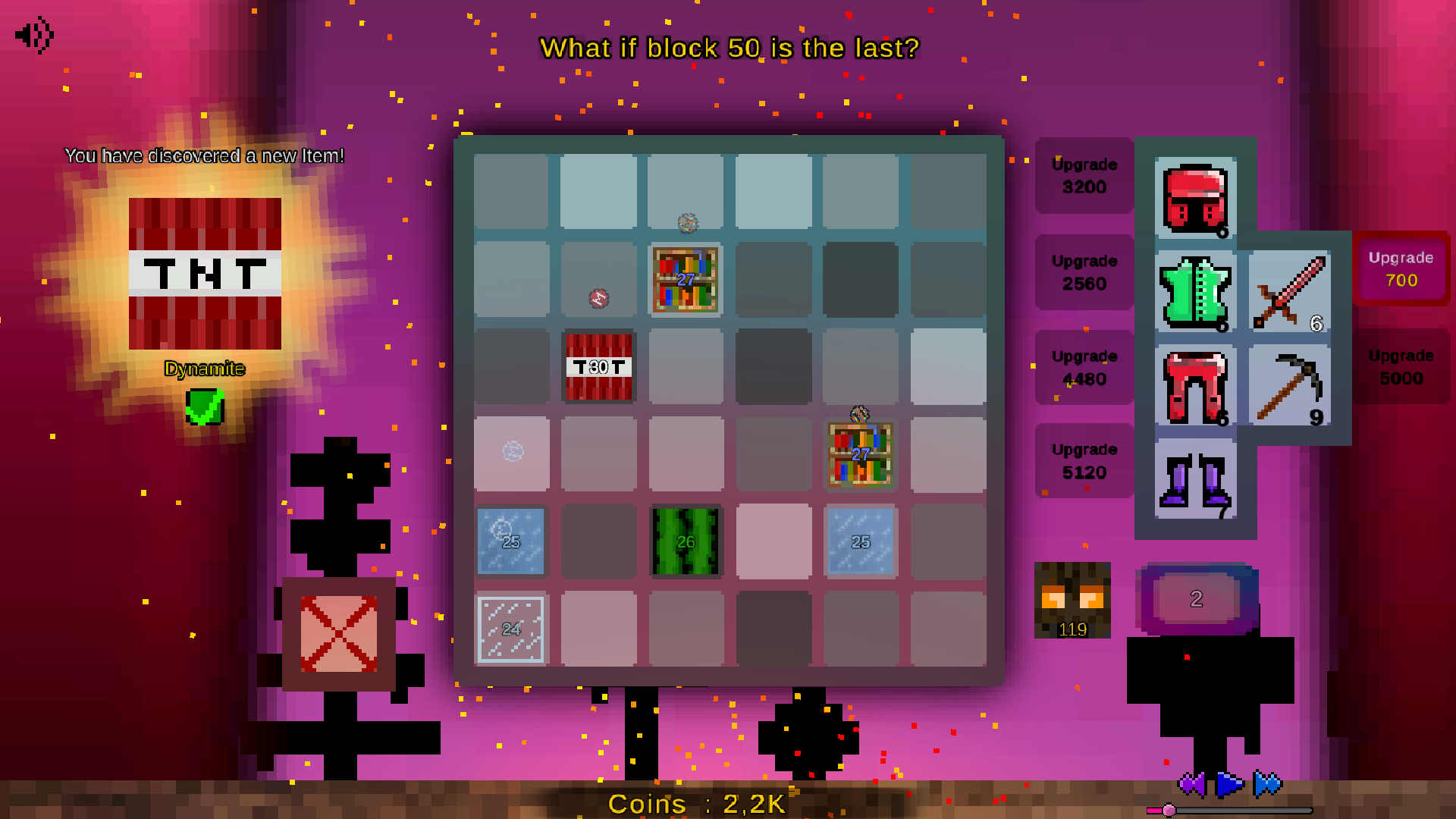Viewport: 1456px width, 819px height.
Task: Click the glass block numbered 24
Action: [510, 629]
